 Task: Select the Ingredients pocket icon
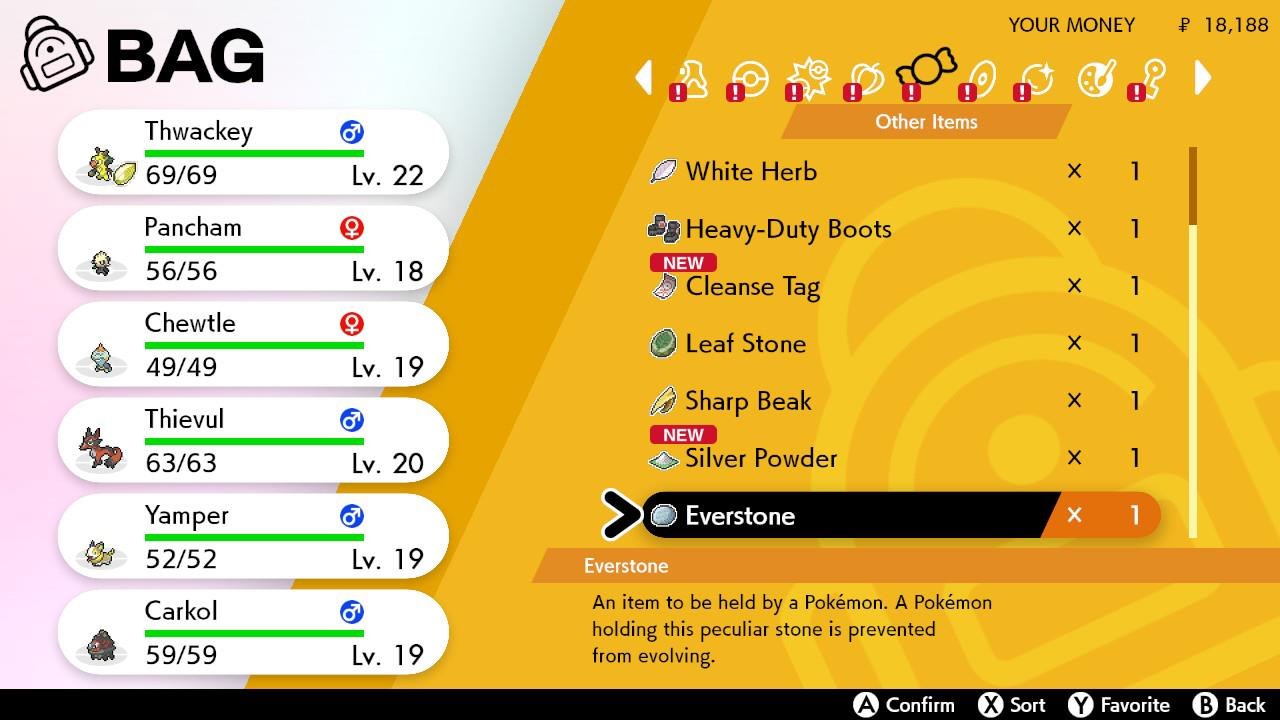point(1094,80)
